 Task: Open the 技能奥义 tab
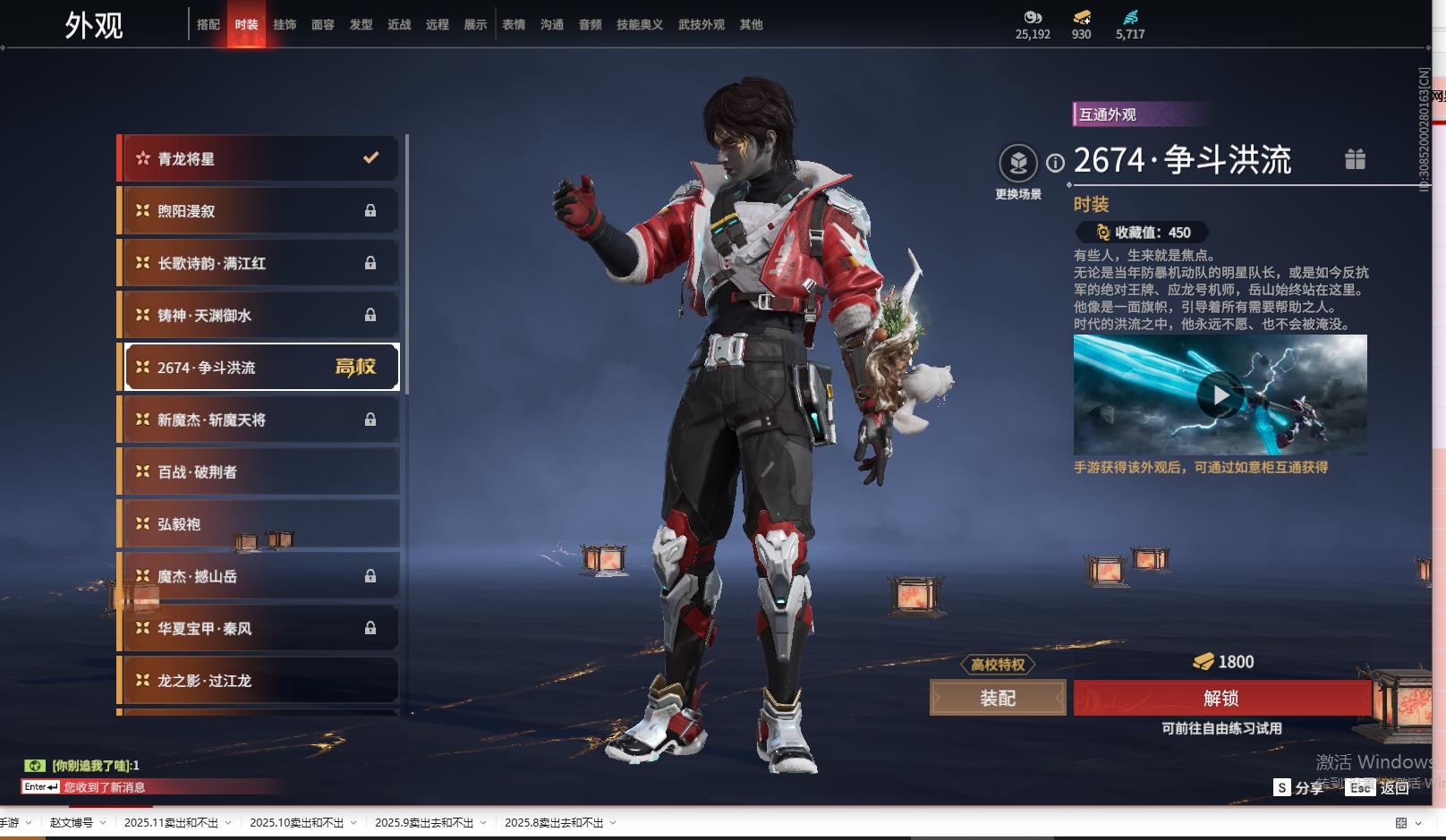tap(639, 25)
